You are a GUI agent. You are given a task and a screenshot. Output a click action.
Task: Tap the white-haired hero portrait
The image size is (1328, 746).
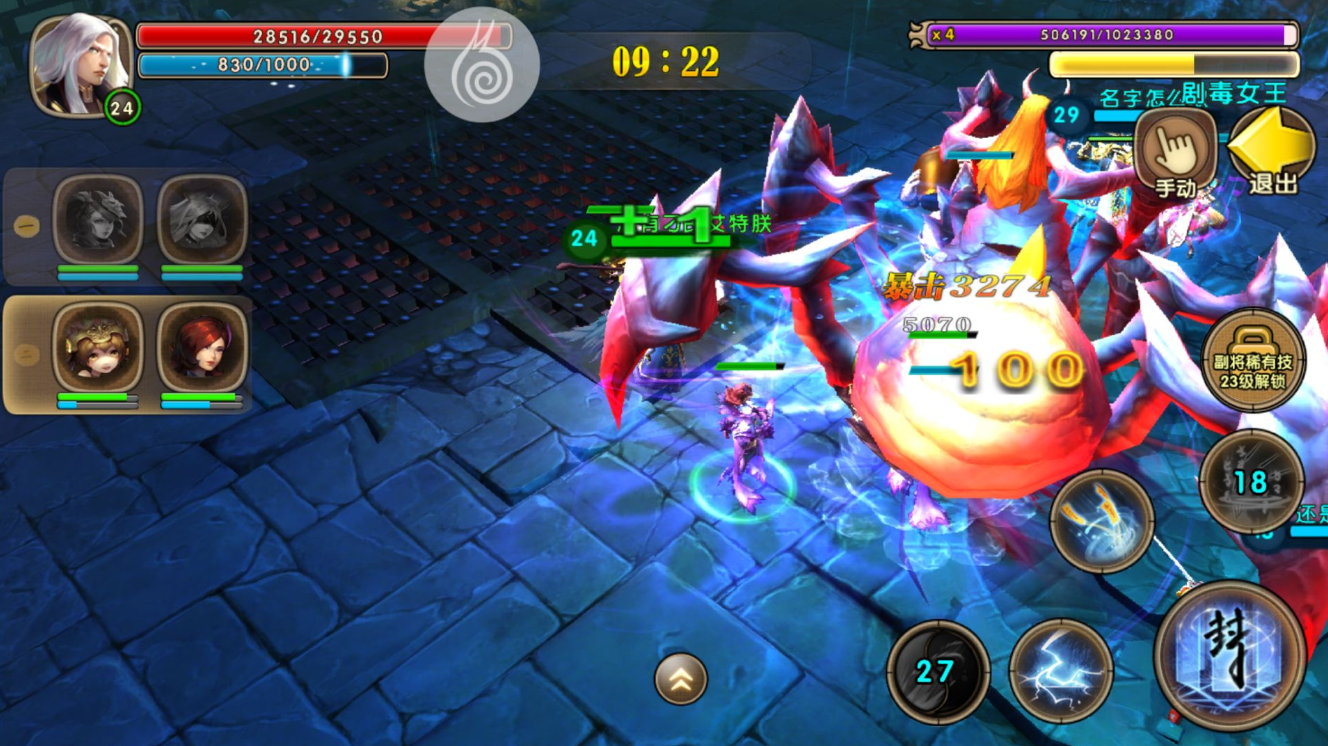(x=80, y=62)
